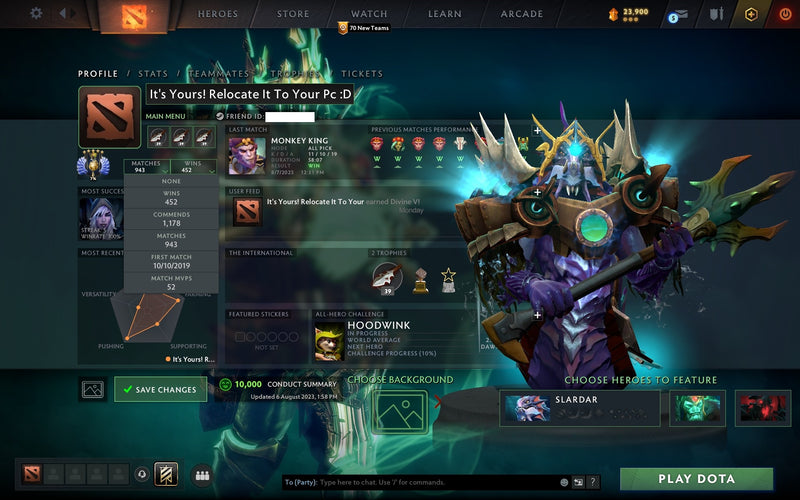The height and width of the screenshot is (500, 800).
Task: Switch to the Heroes tab
Action: coord(218,14)
